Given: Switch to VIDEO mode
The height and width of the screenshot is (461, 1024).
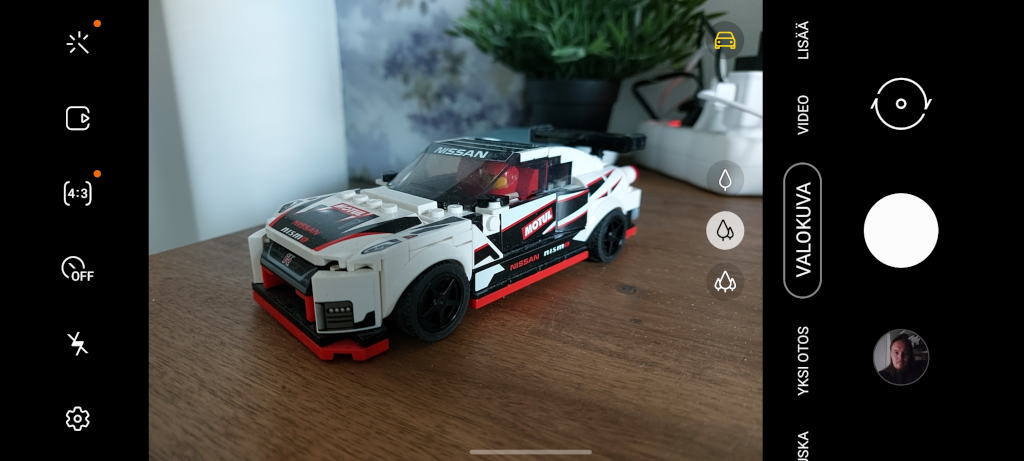Looking at the screenshot, I should tap(803, 115).
